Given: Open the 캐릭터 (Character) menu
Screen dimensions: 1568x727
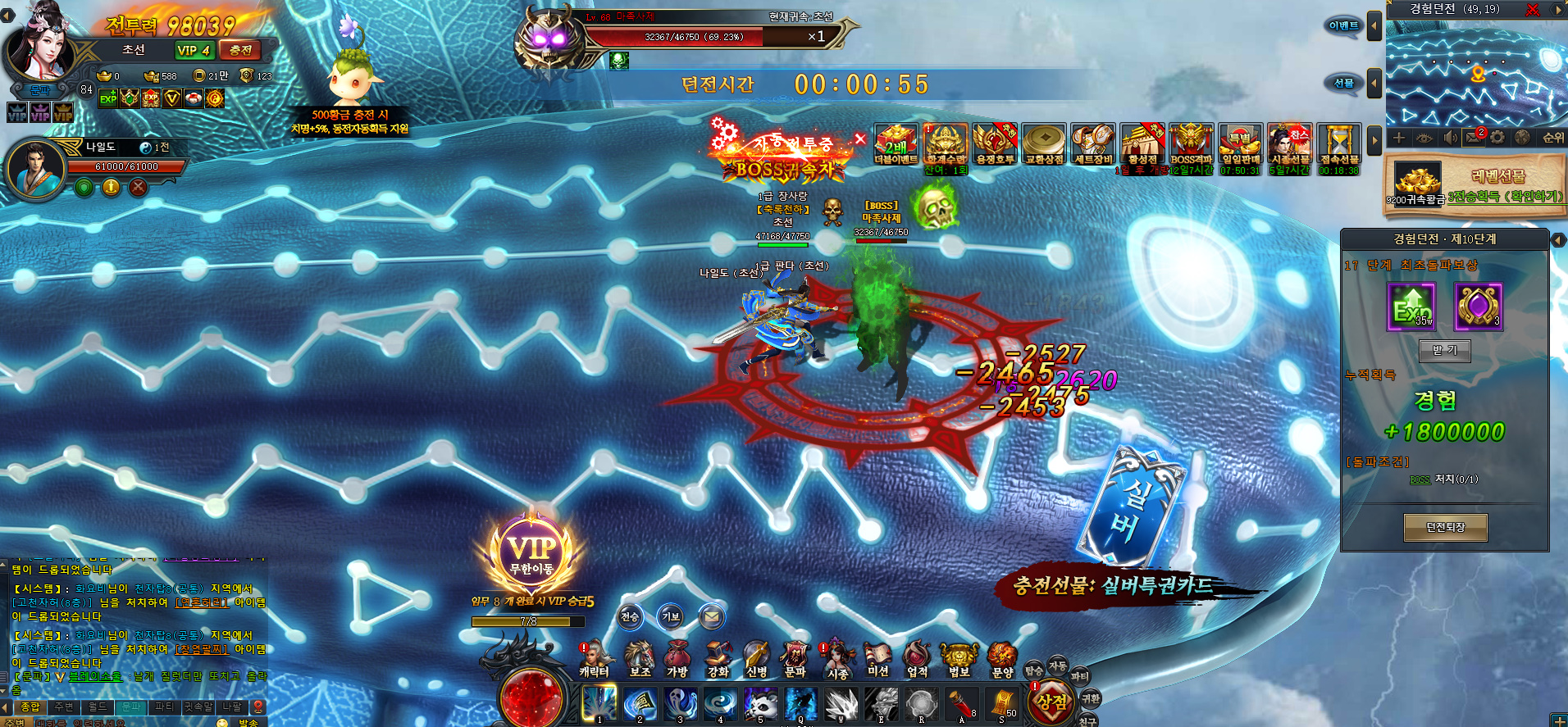Looking at the screenshot, I should point(595,658).
